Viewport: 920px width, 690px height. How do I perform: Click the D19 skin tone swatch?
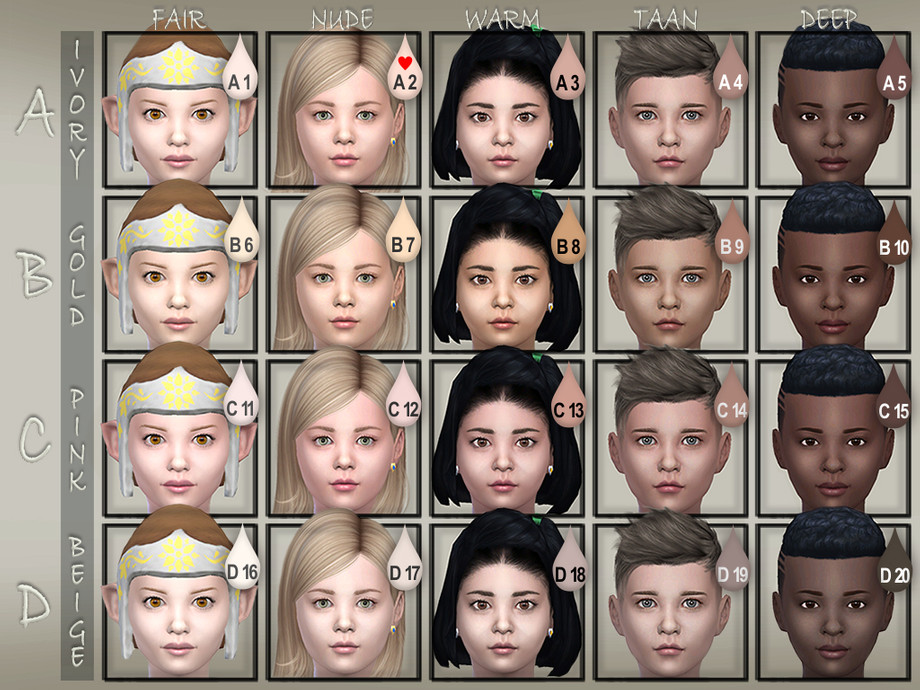(731, 562)
